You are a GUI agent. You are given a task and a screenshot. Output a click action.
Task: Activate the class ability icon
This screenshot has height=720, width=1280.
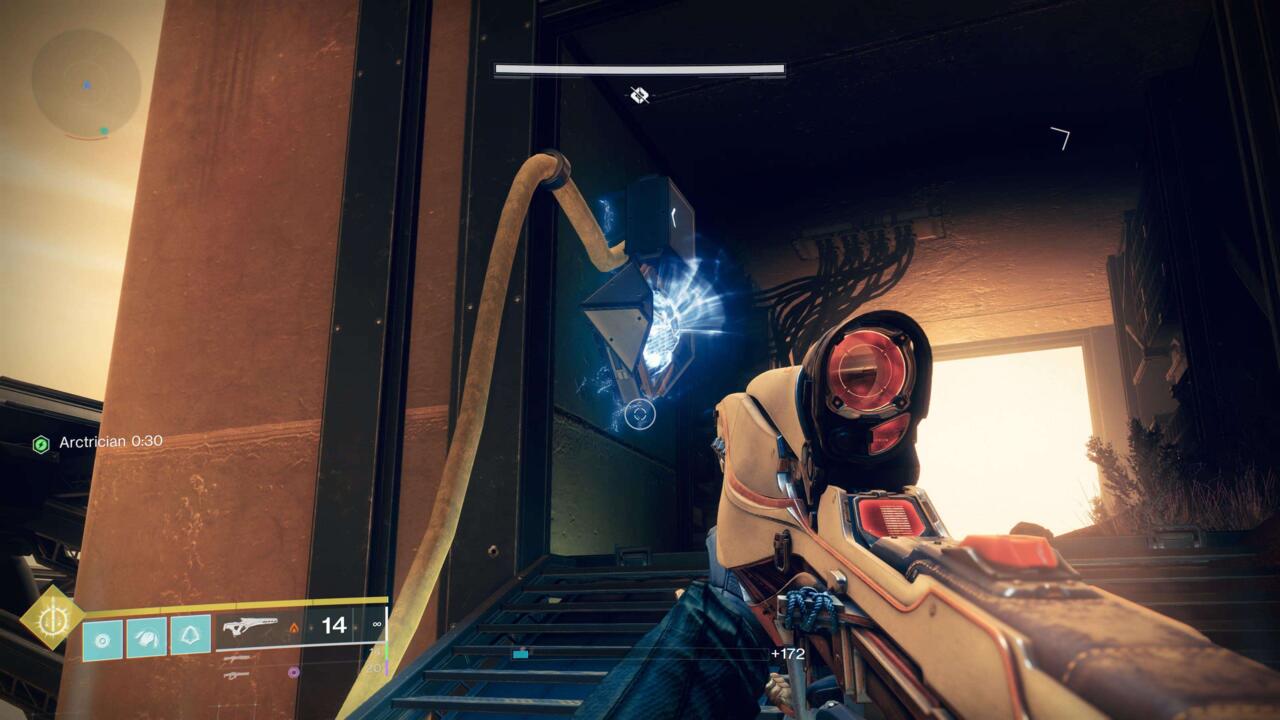click(x=190, y=636)
